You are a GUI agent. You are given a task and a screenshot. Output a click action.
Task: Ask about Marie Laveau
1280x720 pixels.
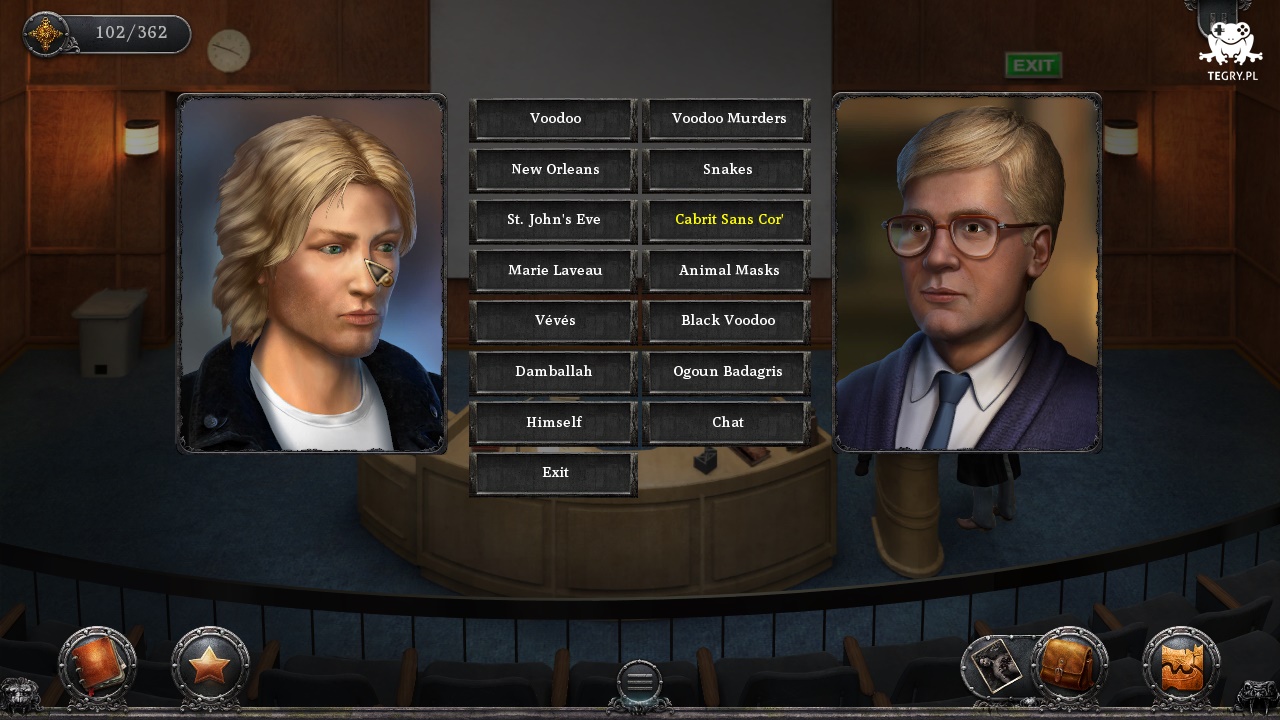click(553, 271)
